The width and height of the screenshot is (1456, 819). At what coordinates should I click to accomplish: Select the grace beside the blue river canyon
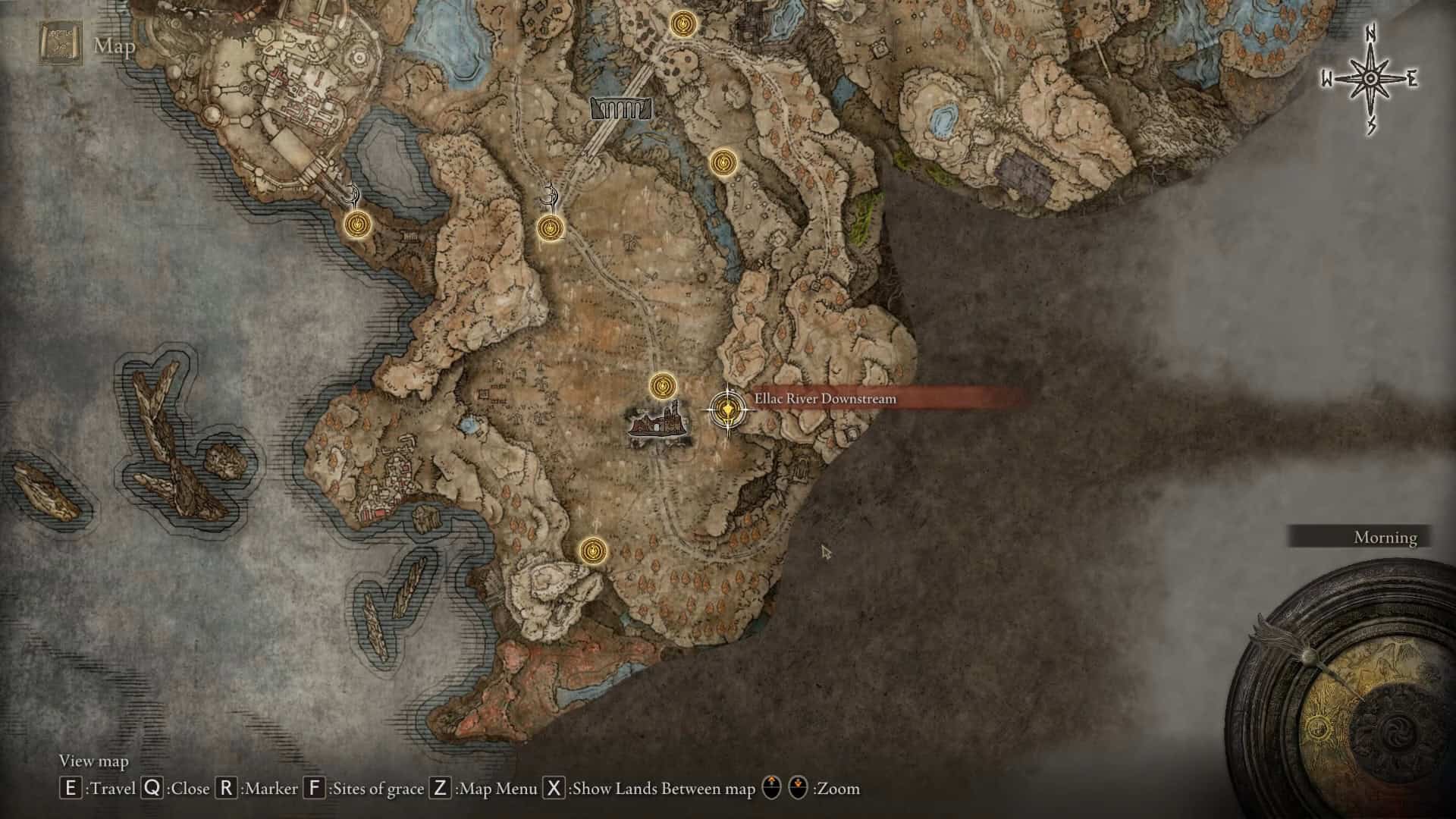723,162
